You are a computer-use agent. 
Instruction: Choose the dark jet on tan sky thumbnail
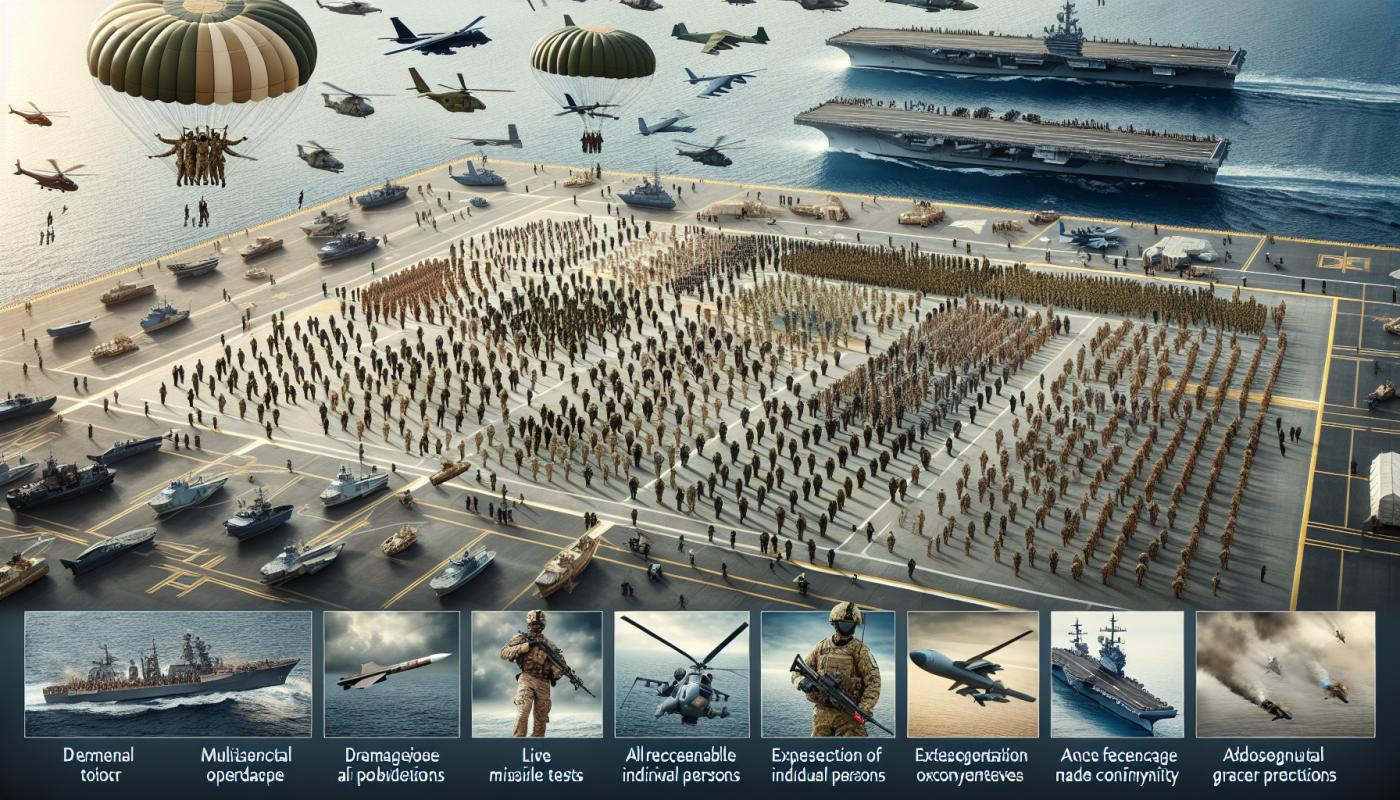click(x=972, y=674)
